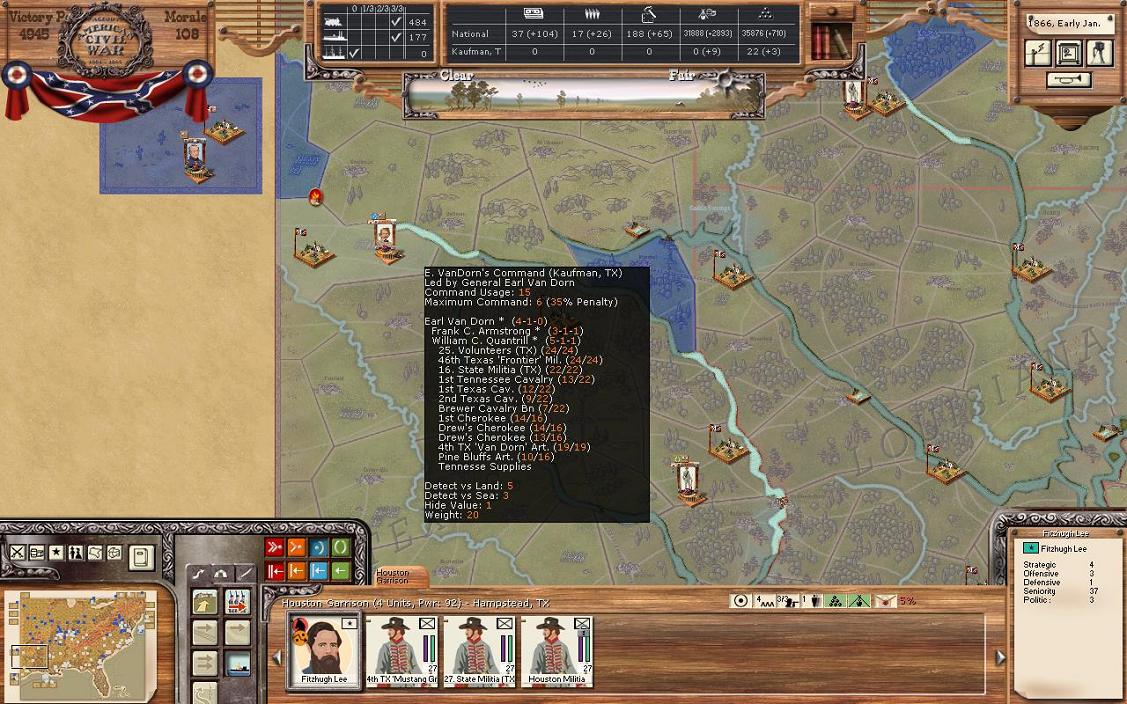This screenshot has width=1127, height=704.
Task: Set red all-out assault posture
Action: (274, 548)
